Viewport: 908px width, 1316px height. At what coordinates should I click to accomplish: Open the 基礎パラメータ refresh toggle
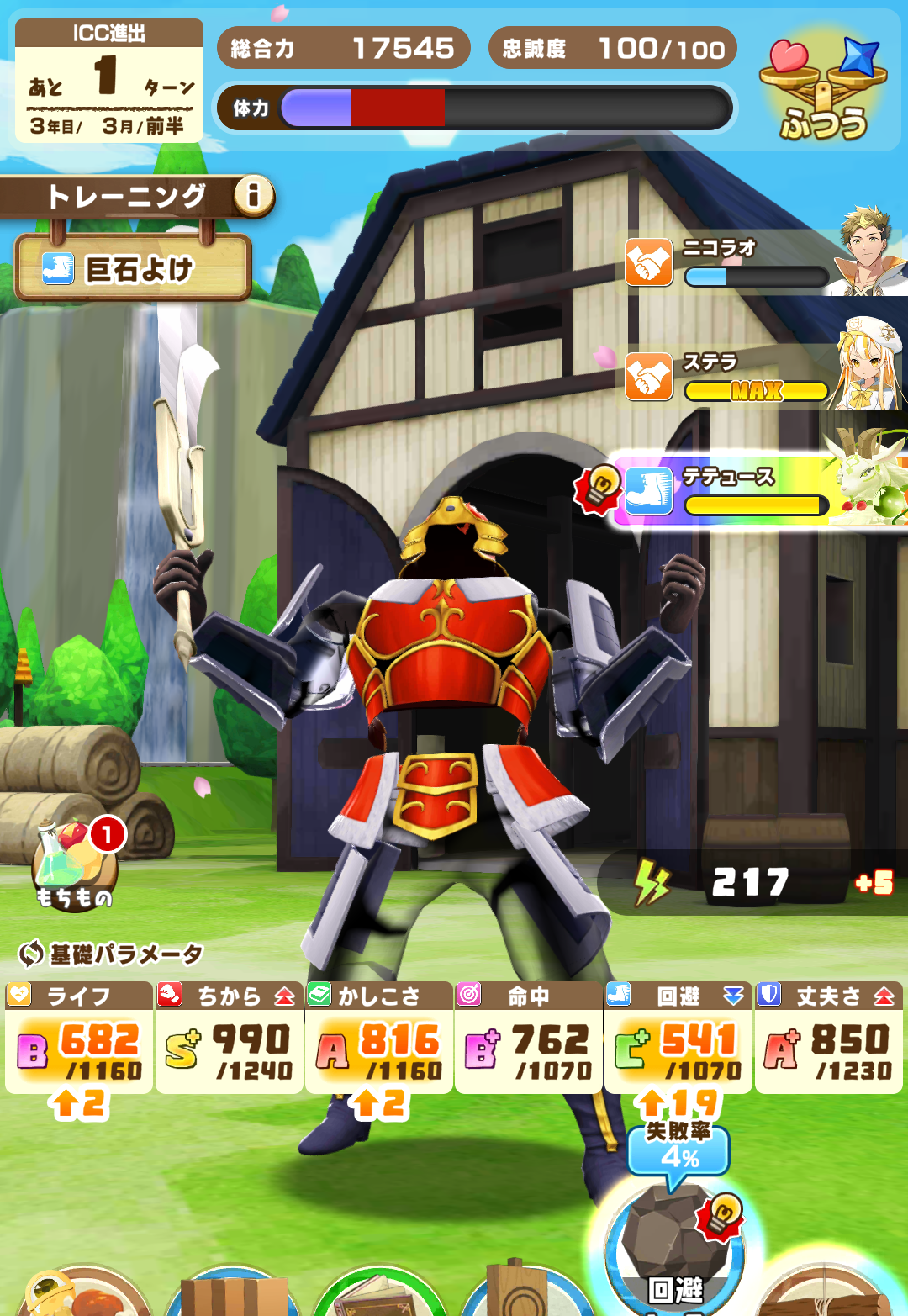pos(31,954)
